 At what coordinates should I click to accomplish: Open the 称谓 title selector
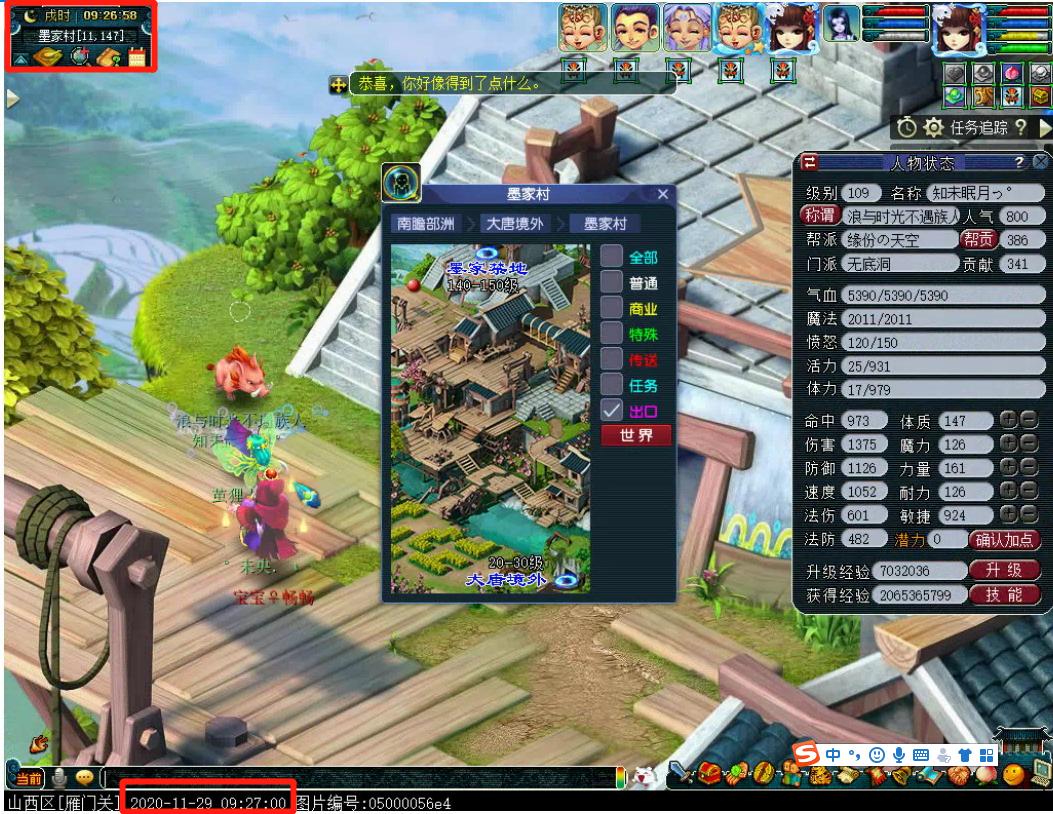819,216
